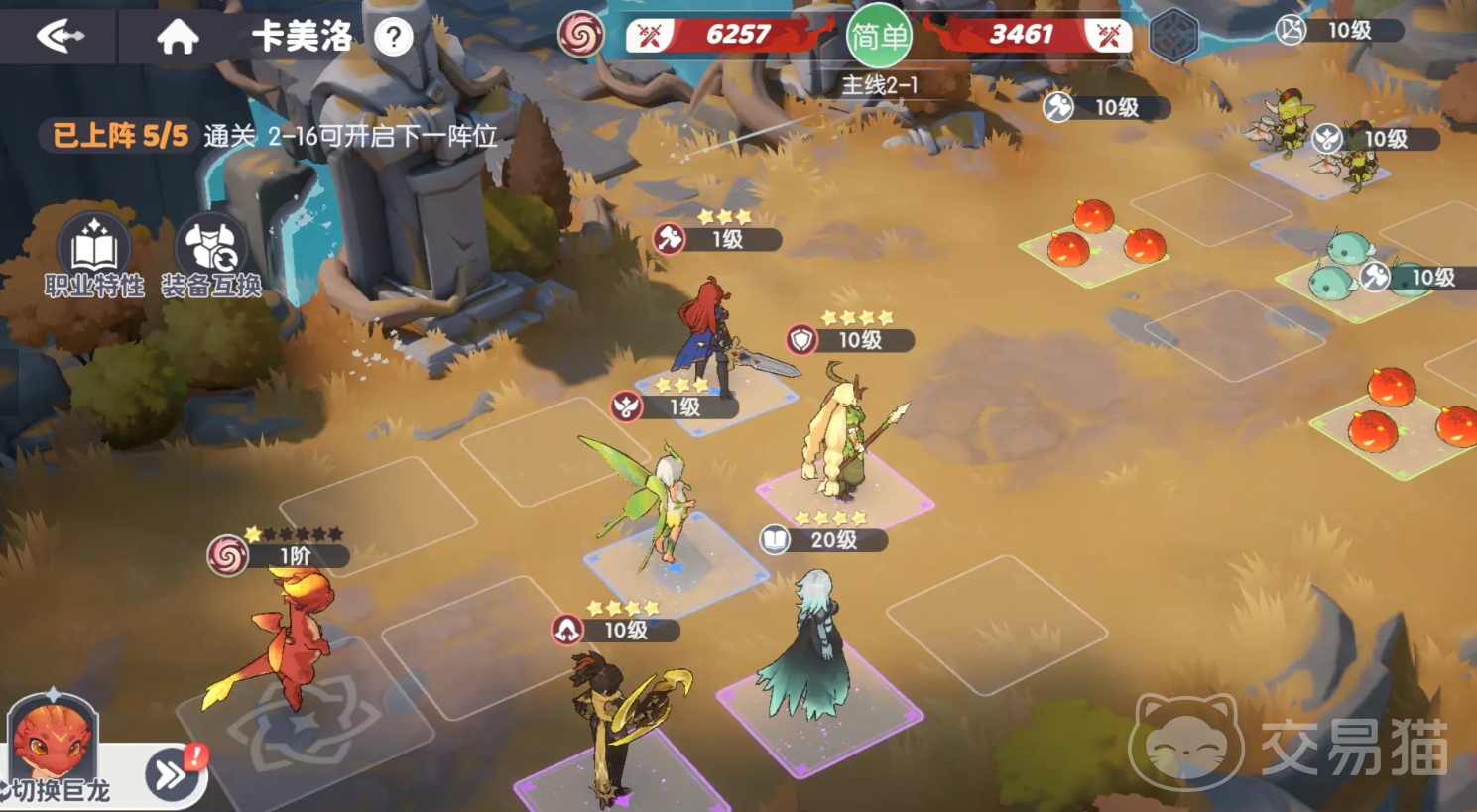Go back with the arrow button
Screen dimensions: 1477x812
tap(60, 37)
